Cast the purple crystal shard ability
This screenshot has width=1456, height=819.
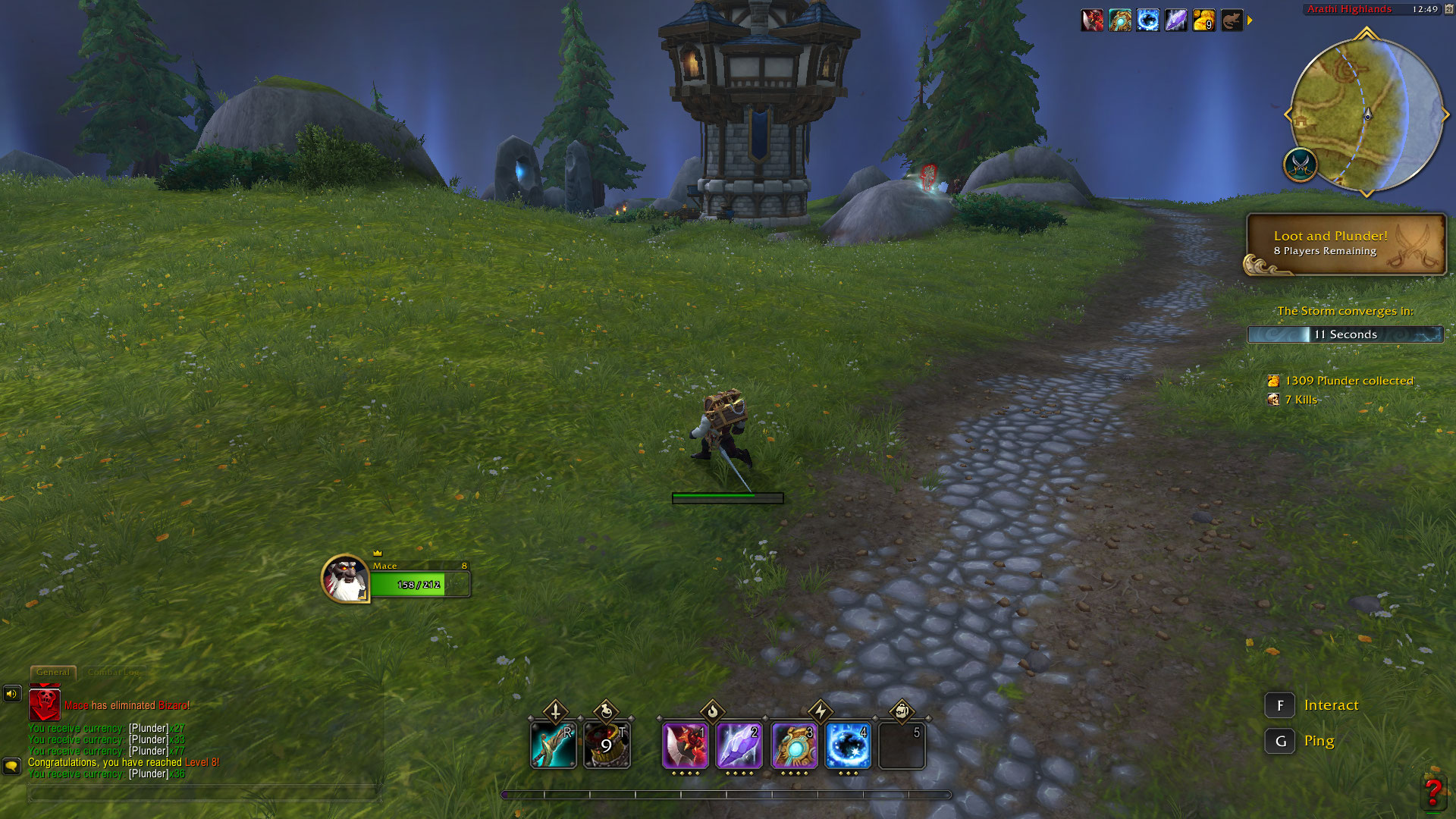click(x=739, y=745)
